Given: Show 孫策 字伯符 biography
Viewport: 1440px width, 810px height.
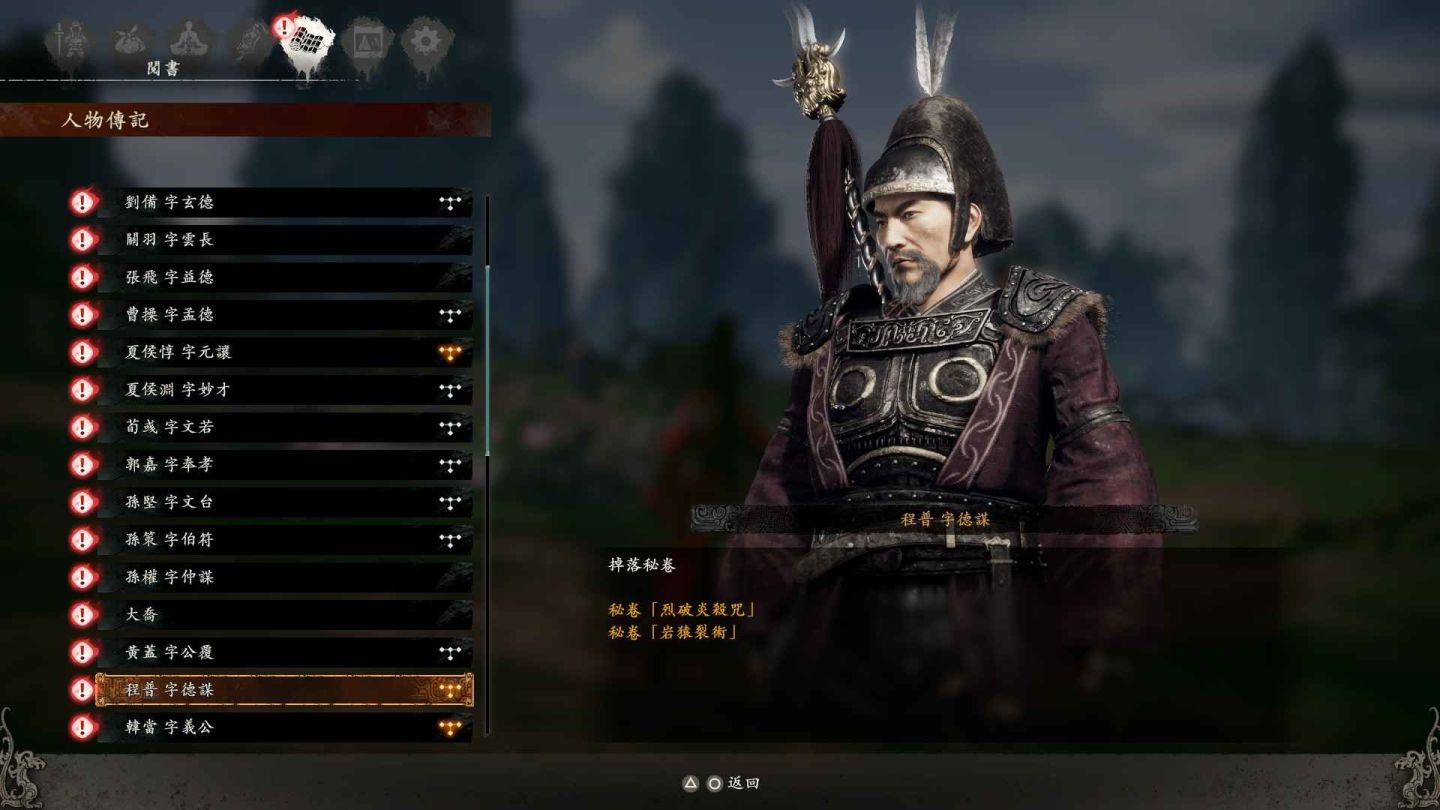Looking at the screenshot, I should pos(283,540).
